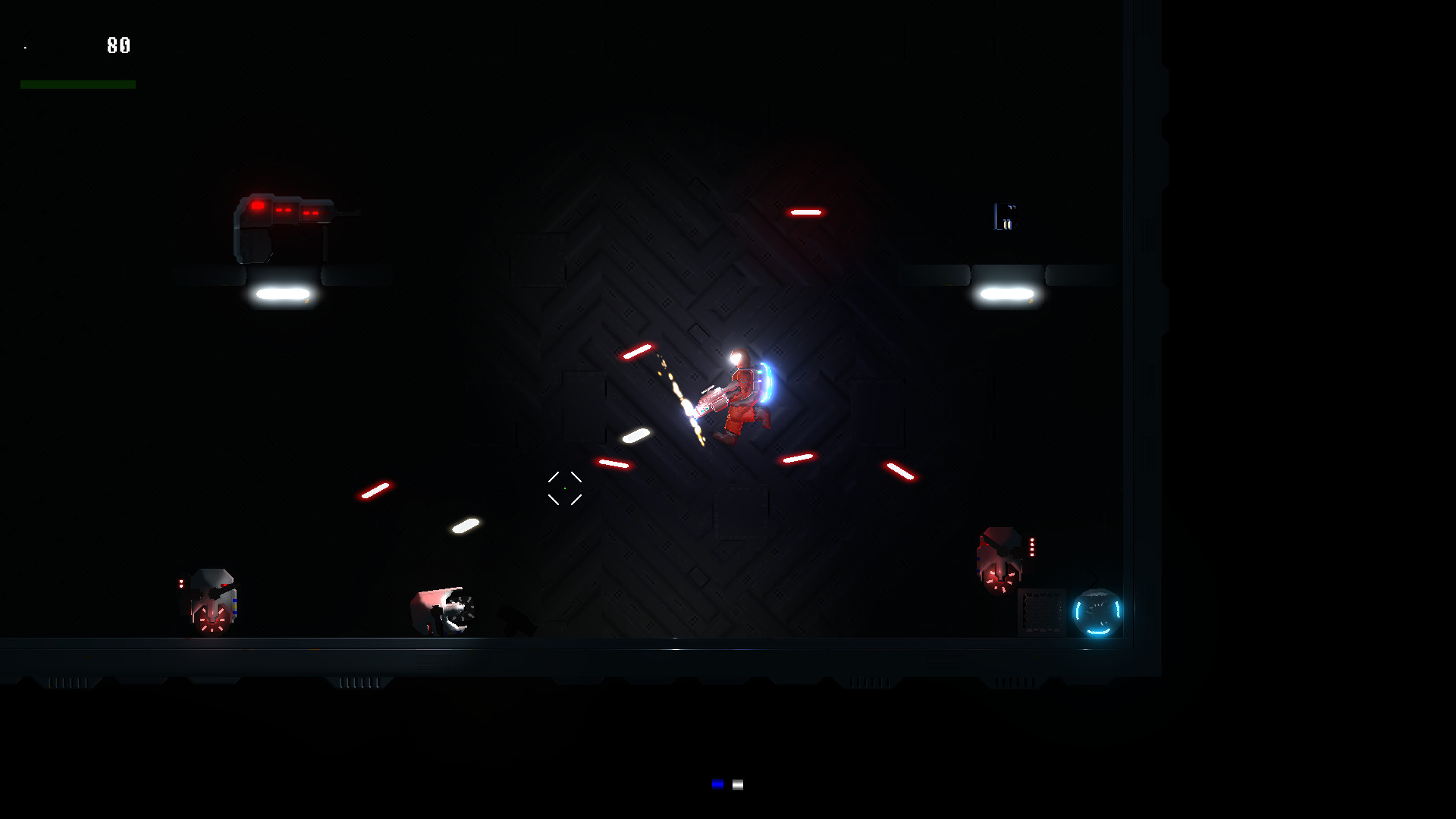
Task: Click the dropped gun piece near the broken drone
Action: click(516, 622)
